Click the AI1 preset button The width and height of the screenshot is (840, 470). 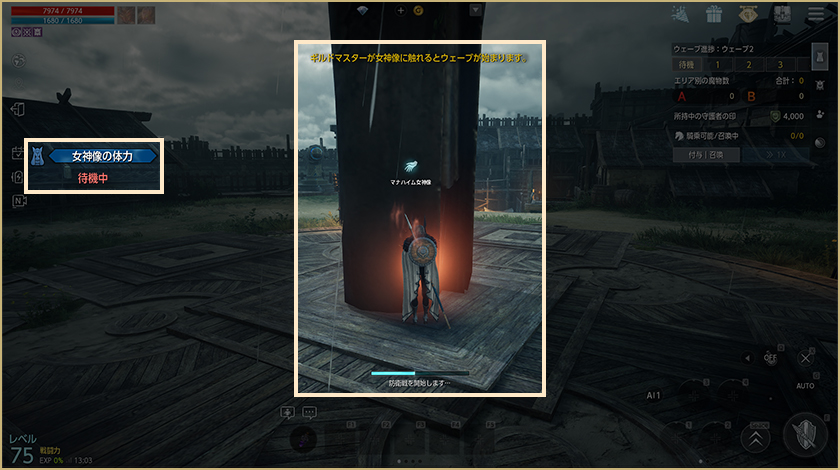654,395
